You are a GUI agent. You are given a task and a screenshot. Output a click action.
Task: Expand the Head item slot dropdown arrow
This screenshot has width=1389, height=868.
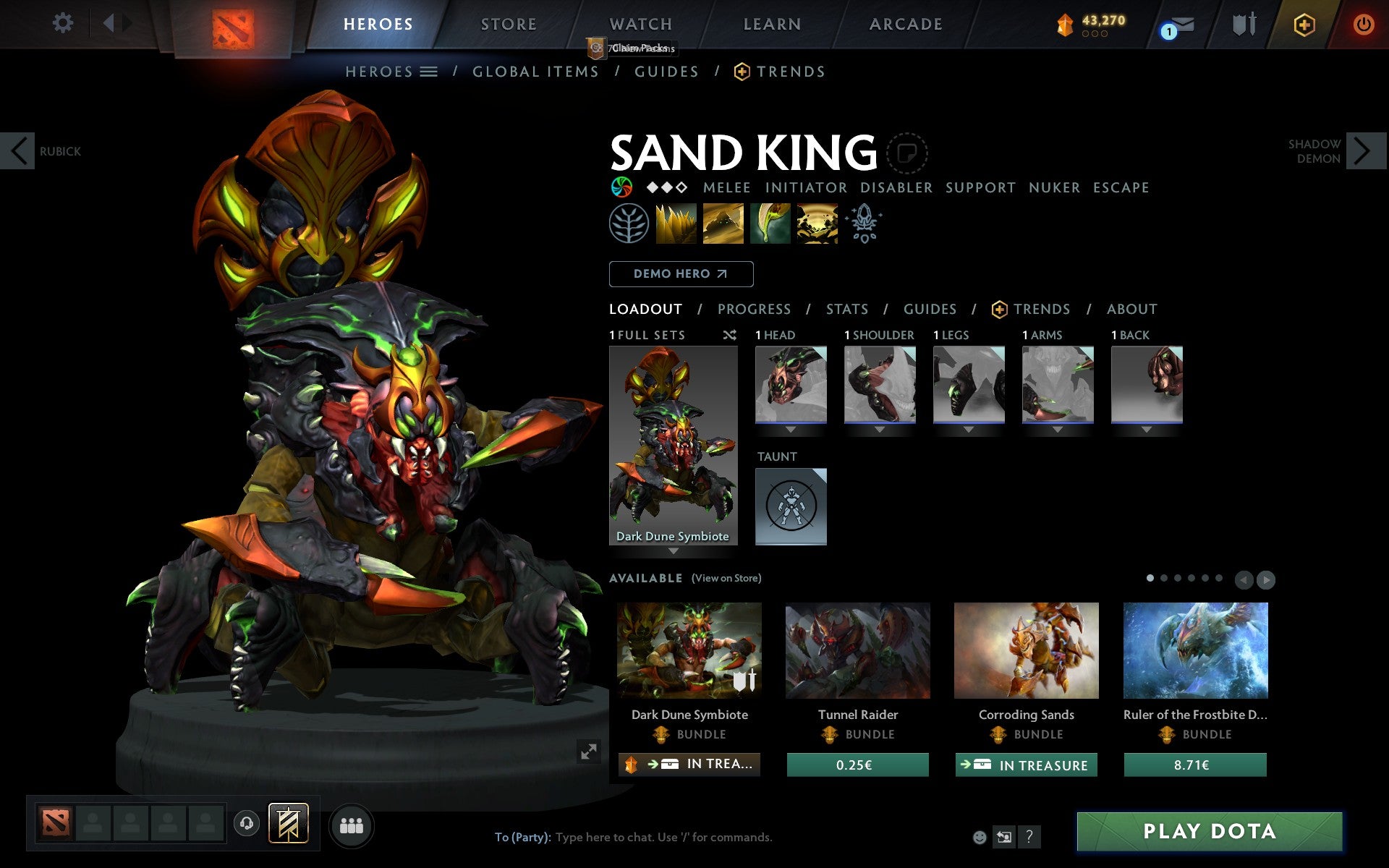coord(791,428)
